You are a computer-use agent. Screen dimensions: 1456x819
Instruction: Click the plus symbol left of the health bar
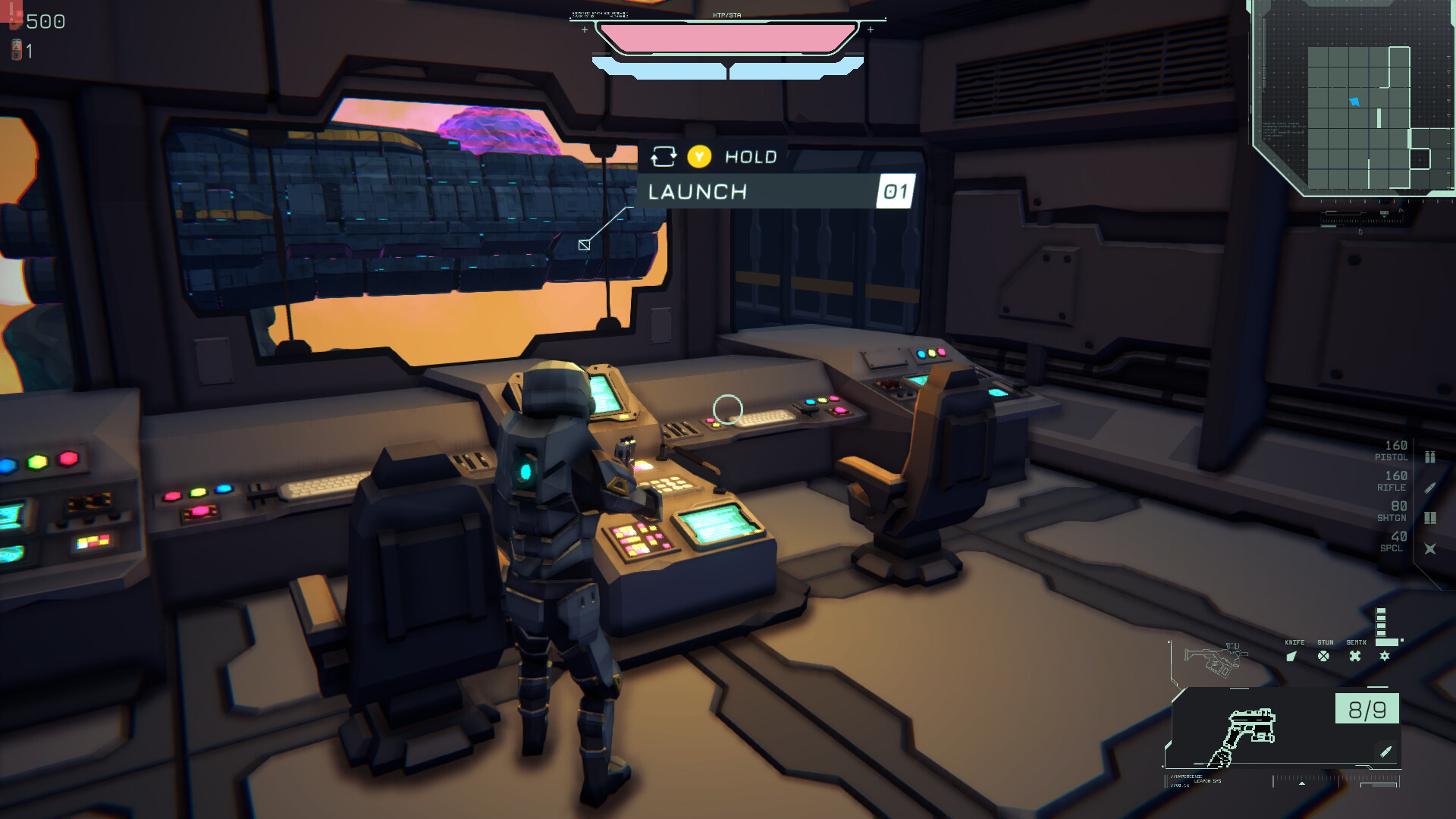[584, 31]
